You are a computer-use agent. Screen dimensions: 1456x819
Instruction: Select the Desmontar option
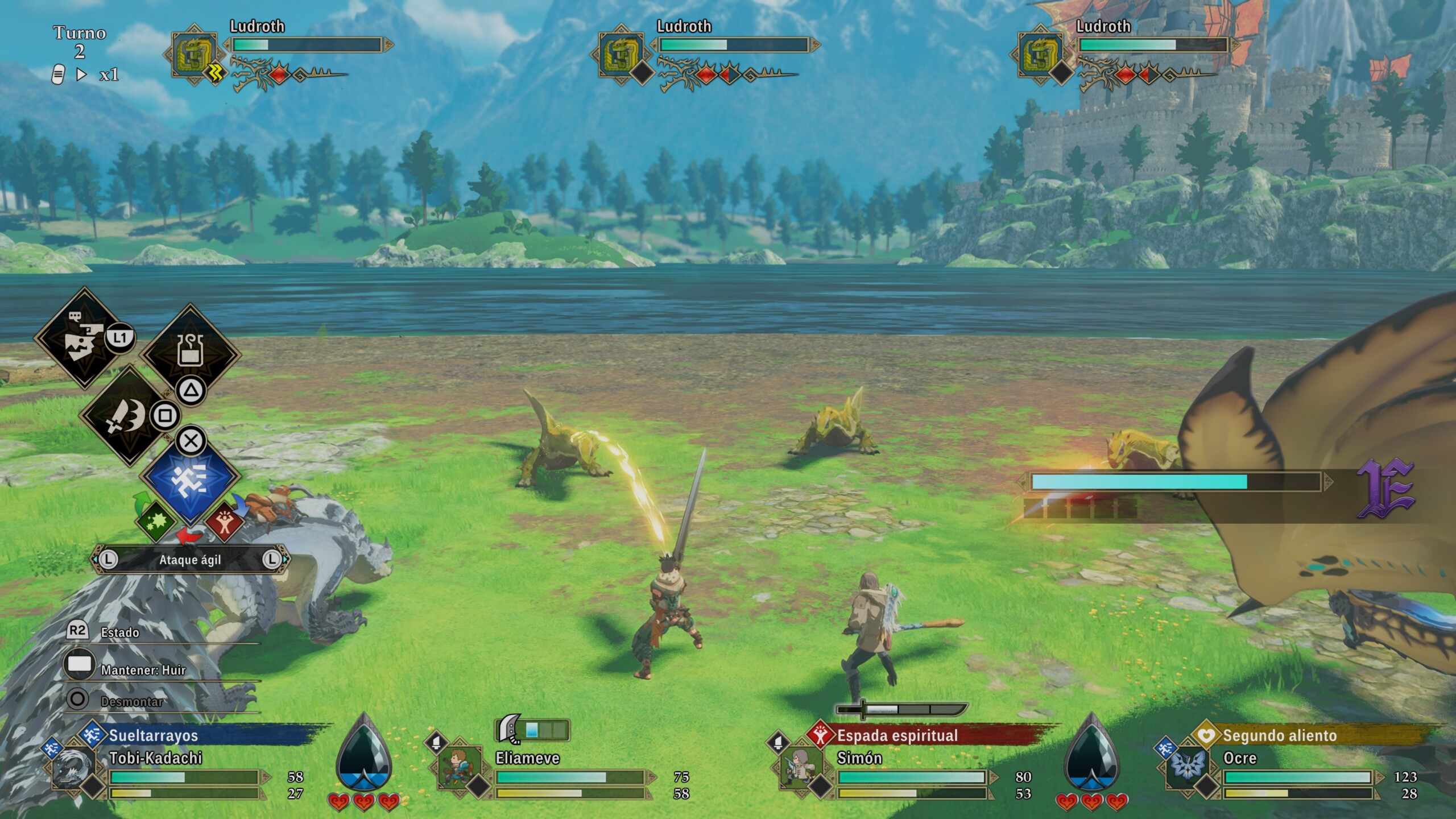(131, 701)
